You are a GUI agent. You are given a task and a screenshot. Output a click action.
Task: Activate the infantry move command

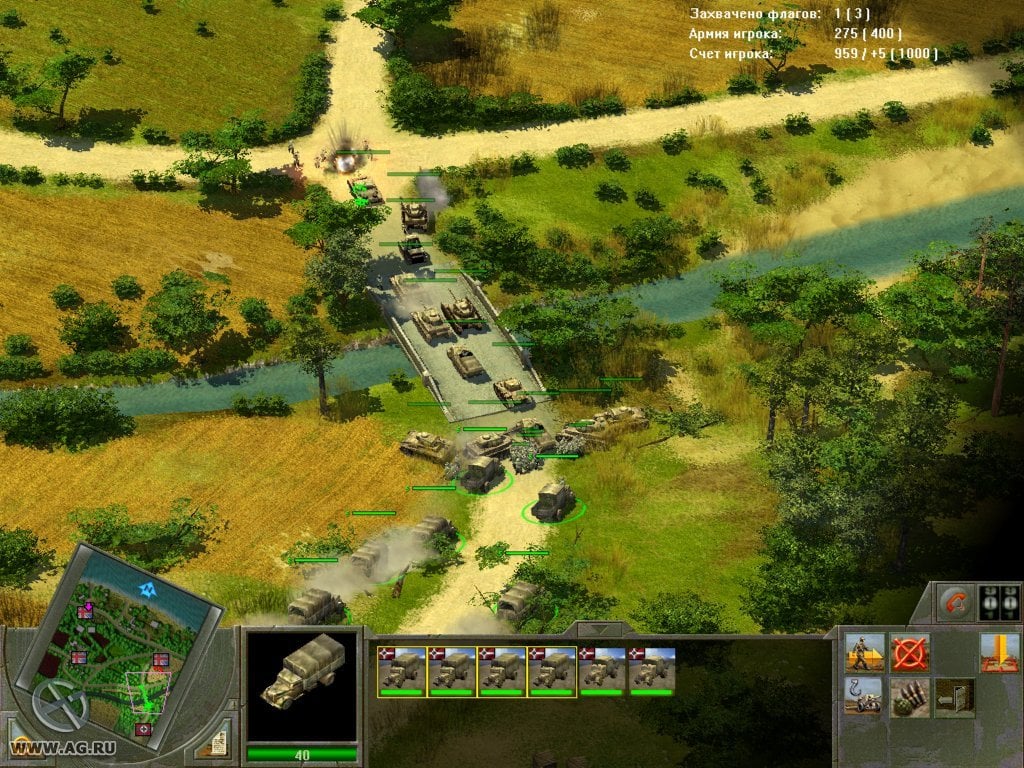click(x=863, y=652)
